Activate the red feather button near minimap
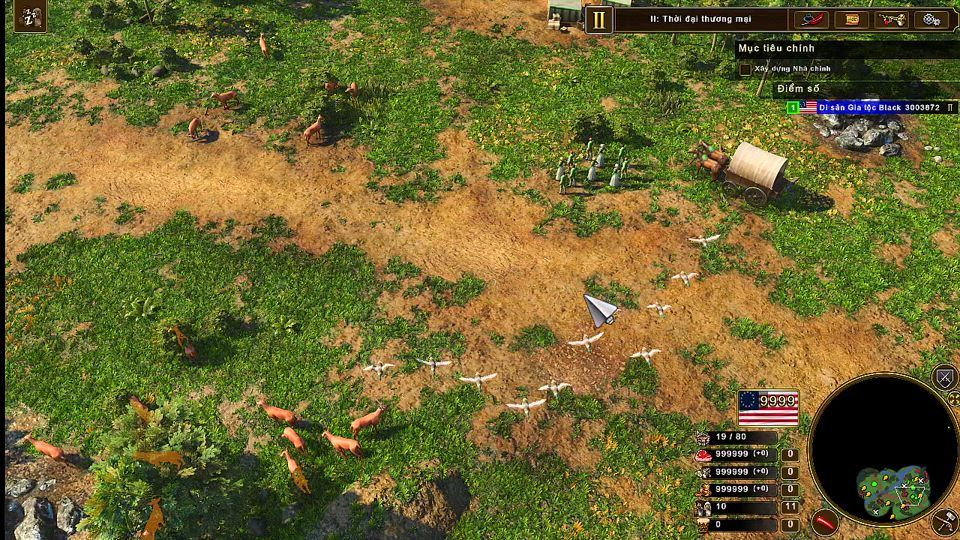 (824, 520)
